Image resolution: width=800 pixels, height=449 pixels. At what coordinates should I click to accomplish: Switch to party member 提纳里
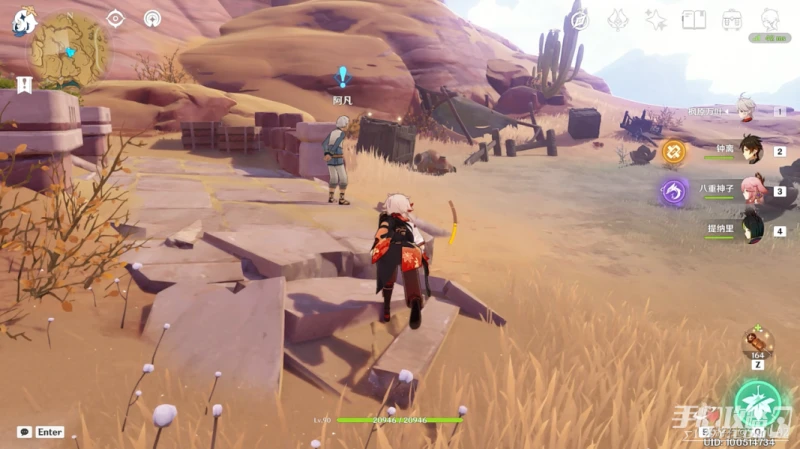tap(751, 228)
